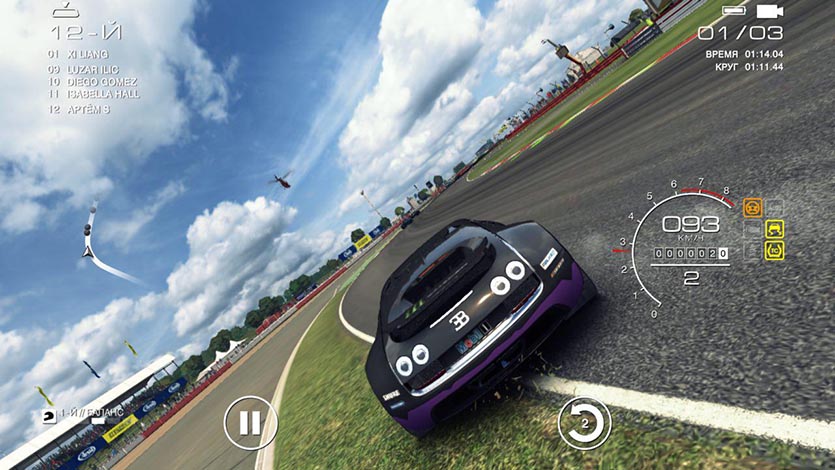The image size is (835, 470).
Task: Toggle the orange steering wheel assist icon
Action: point(753,208)
